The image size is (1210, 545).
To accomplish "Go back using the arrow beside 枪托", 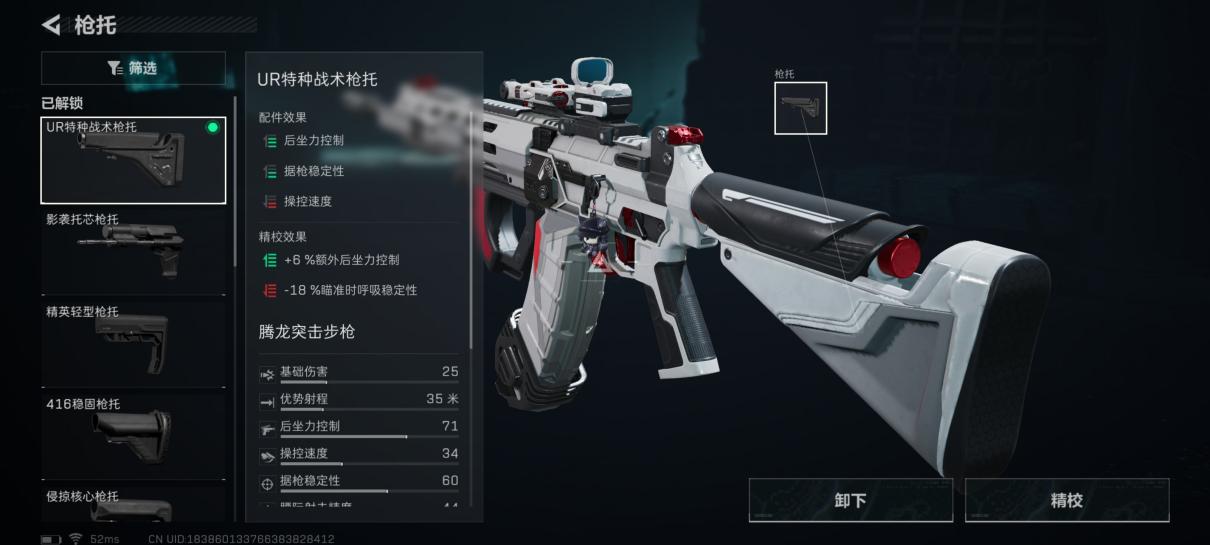I will pos(52,24).
